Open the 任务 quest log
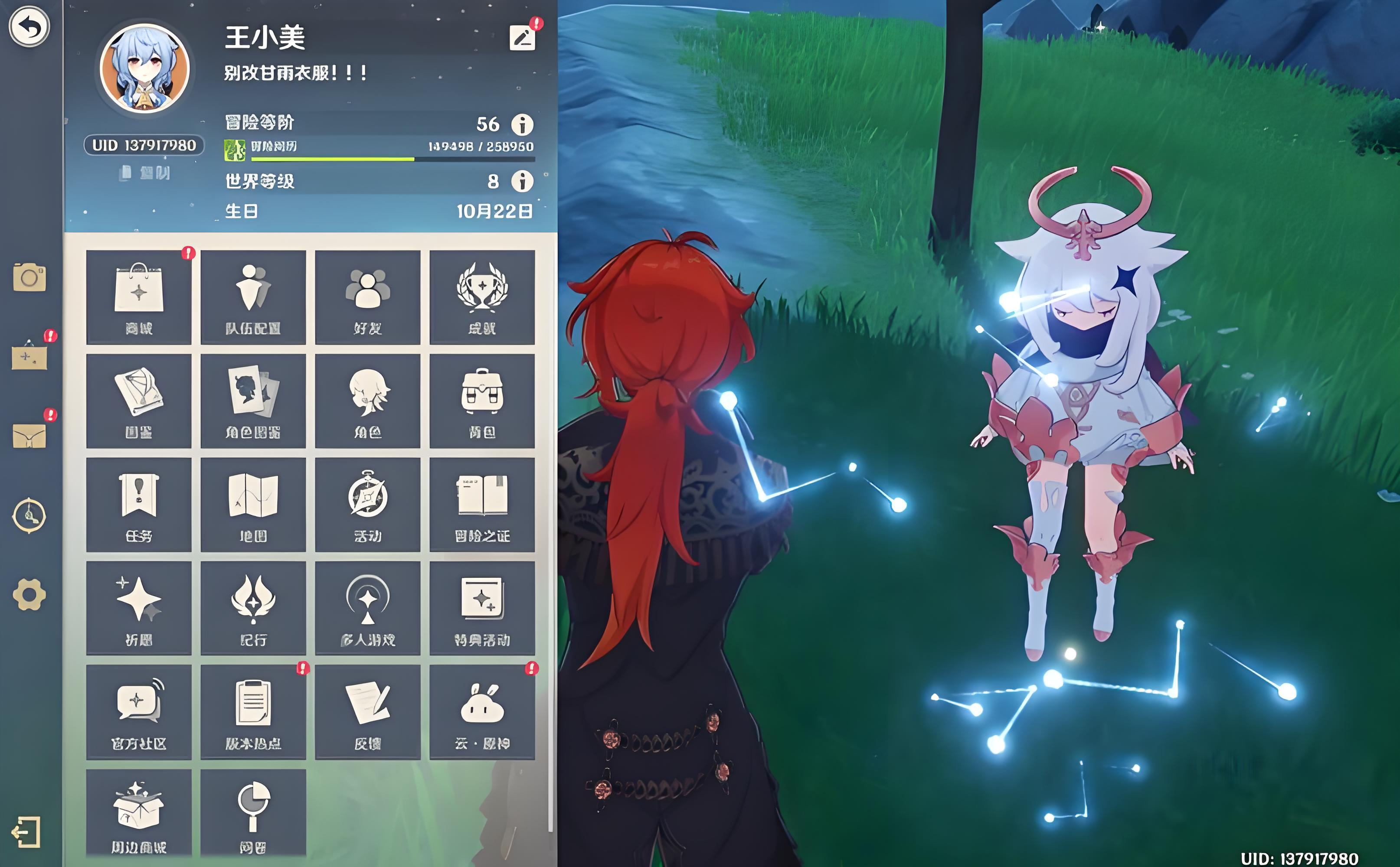Screen dimensions: 1400x867 tap(139, 505)
